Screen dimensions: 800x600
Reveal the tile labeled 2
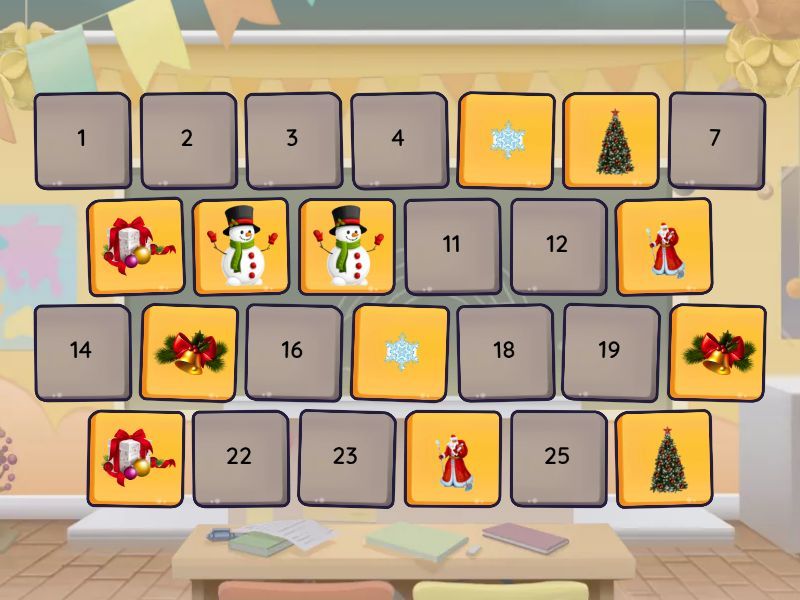point(188,140)
